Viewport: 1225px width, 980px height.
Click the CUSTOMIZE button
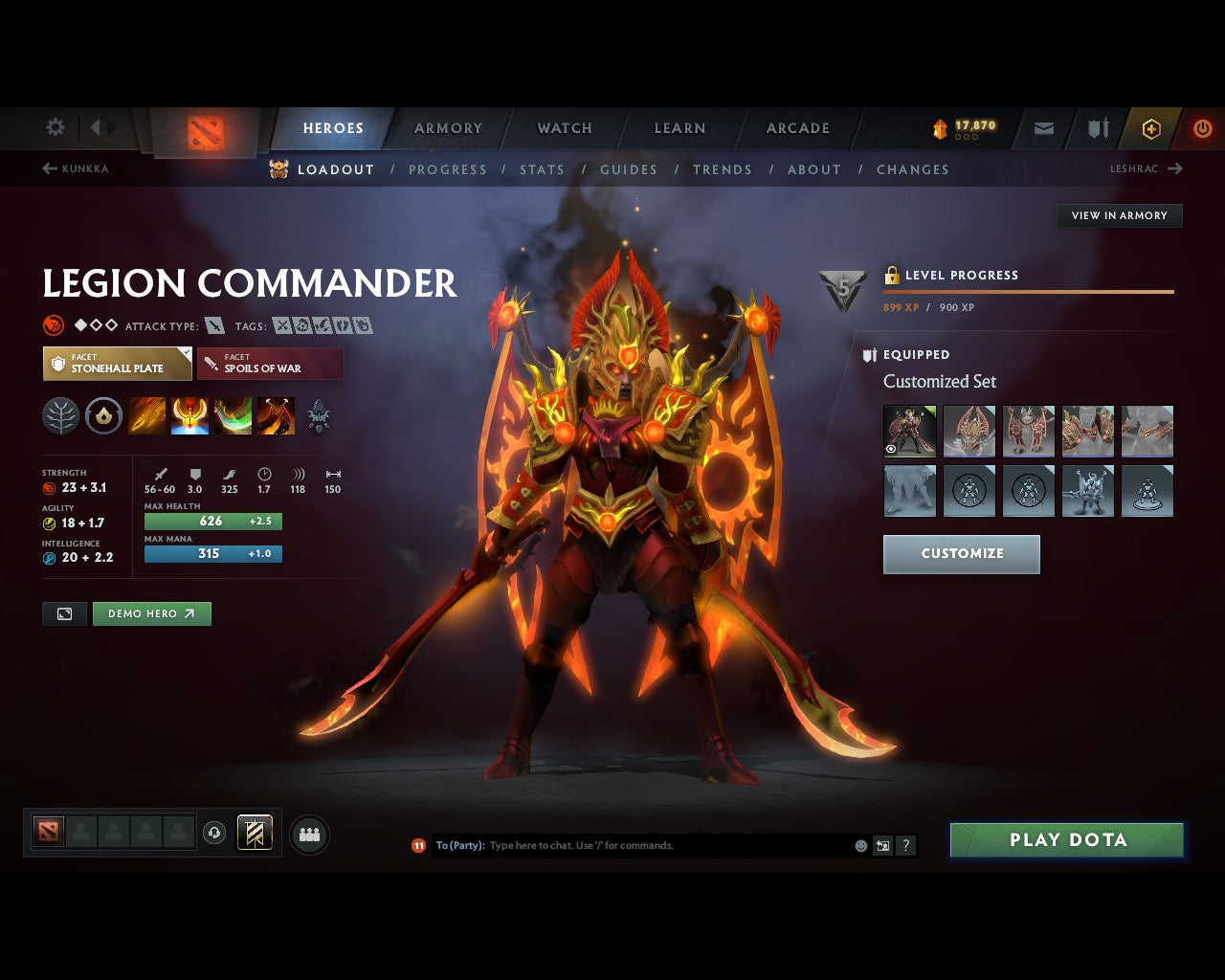click(x=961, y=553)
